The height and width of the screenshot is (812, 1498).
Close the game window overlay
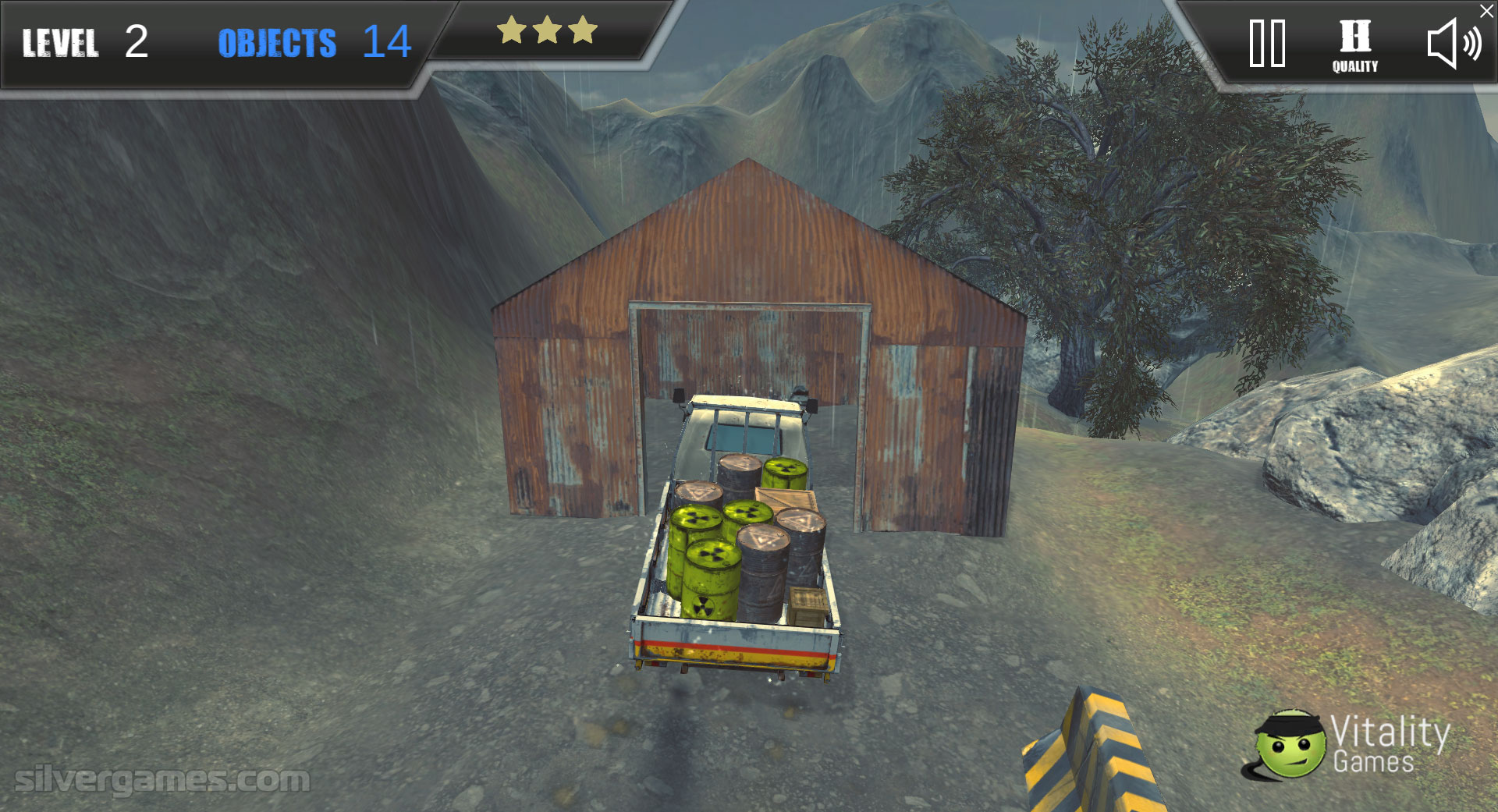coord(1487,11)
